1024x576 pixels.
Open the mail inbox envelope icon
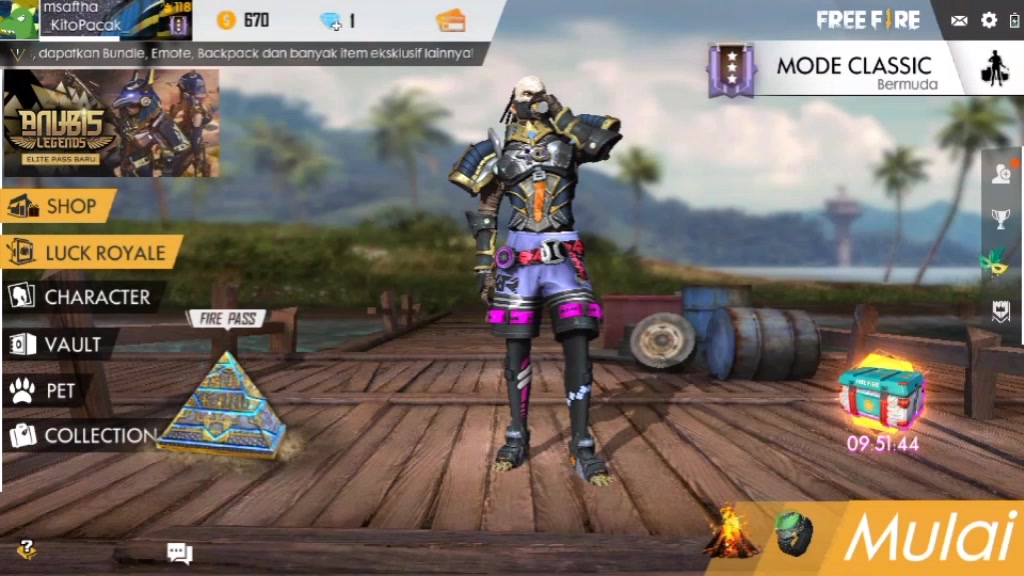[x=959, y=20]
